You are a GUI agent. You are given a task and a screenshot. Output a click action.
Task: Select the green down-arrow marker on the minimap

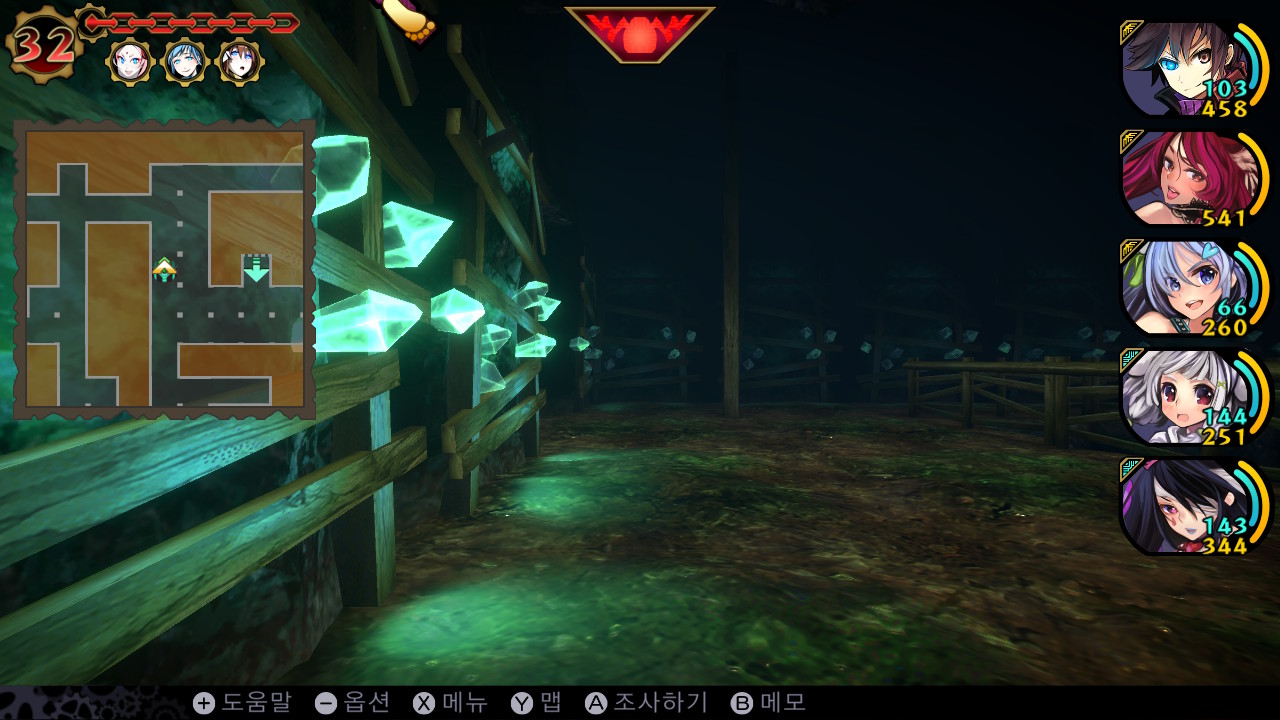(x=257, y=268)
